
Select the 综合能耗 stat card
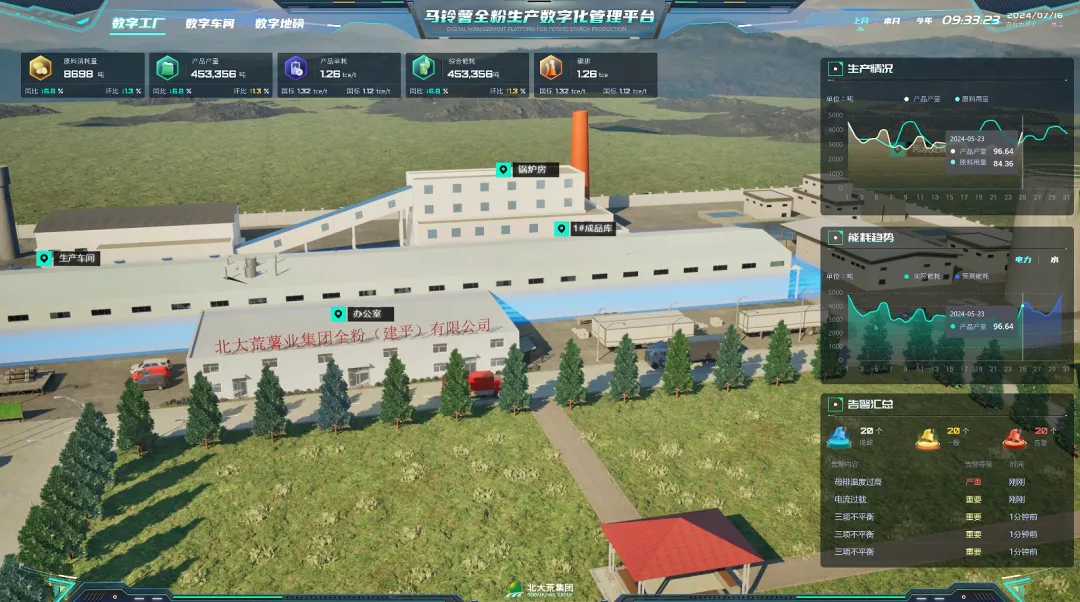point(468,75)
